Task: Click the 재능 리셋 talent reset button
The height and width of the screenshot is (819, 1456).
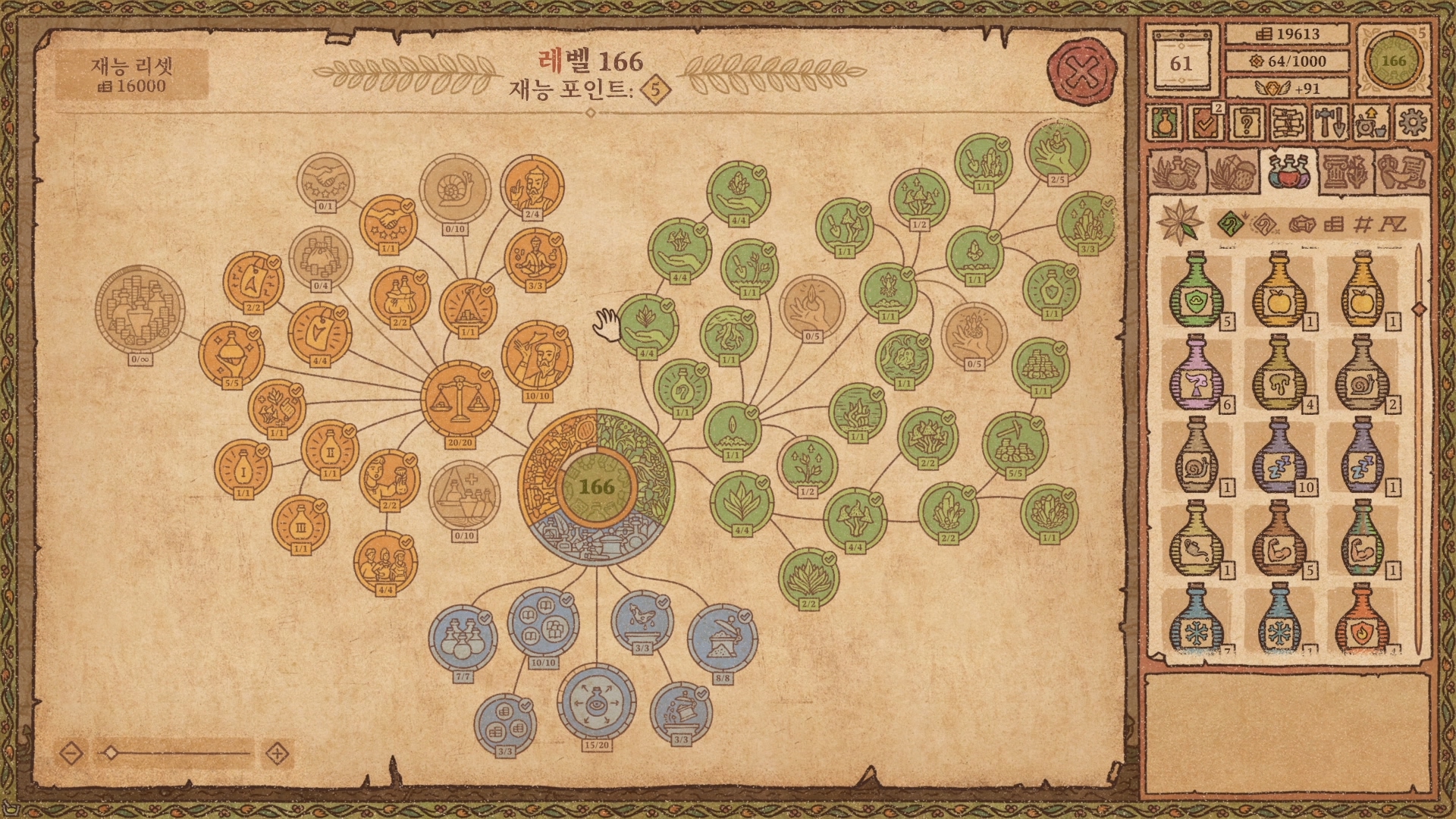Action: [x=133, y=74]
